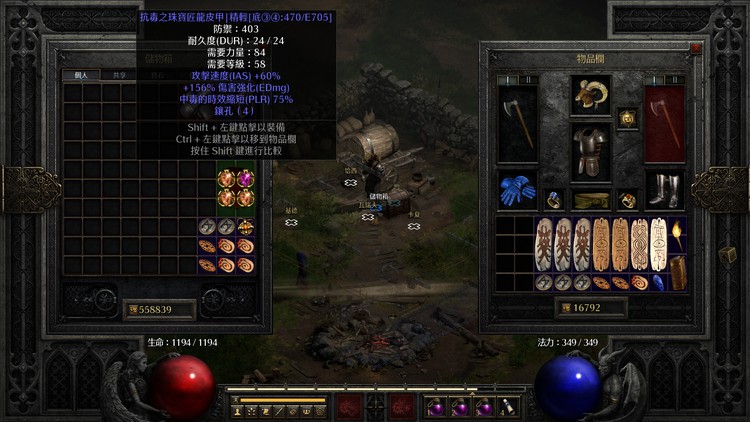The image size is (750, 422).
Task: Select the axe in right weapon slot
Action: [x=665, y=122]
